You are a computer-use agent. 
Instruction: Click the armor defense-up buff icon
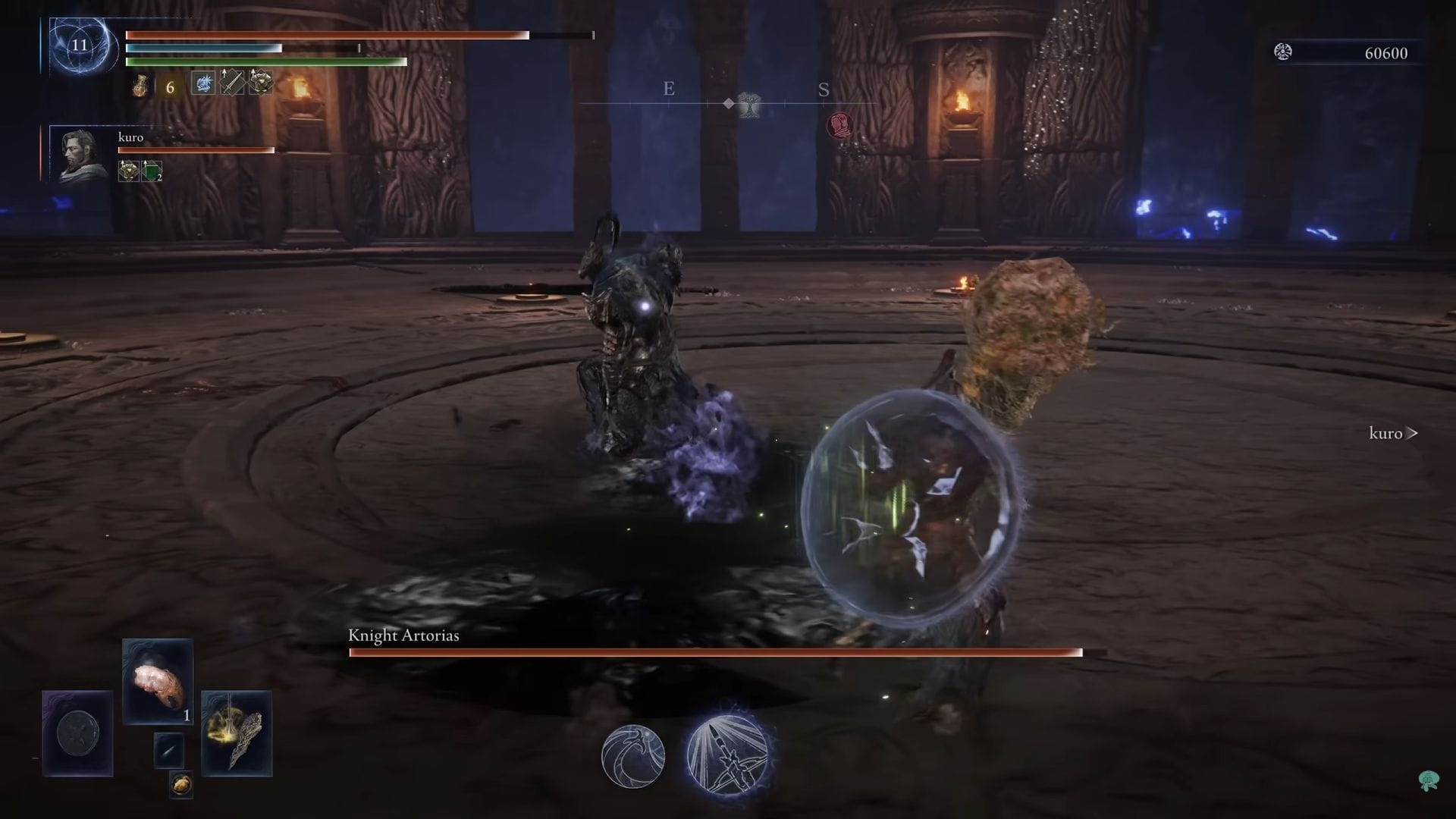[x=261, y=83]
